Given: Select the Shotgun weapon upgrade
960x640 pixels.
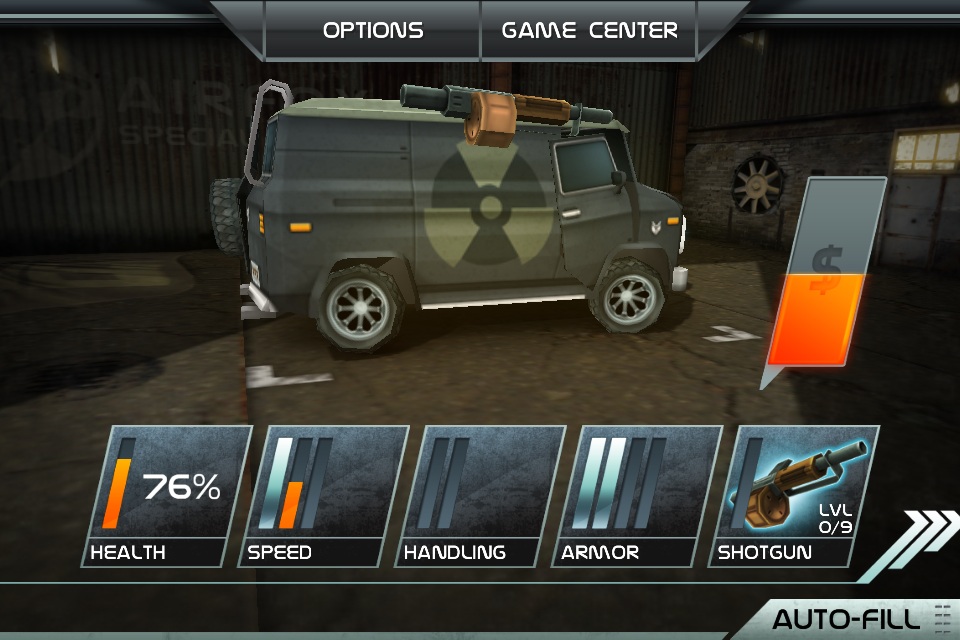Looking at the screenshot, I should coord(794,496).
